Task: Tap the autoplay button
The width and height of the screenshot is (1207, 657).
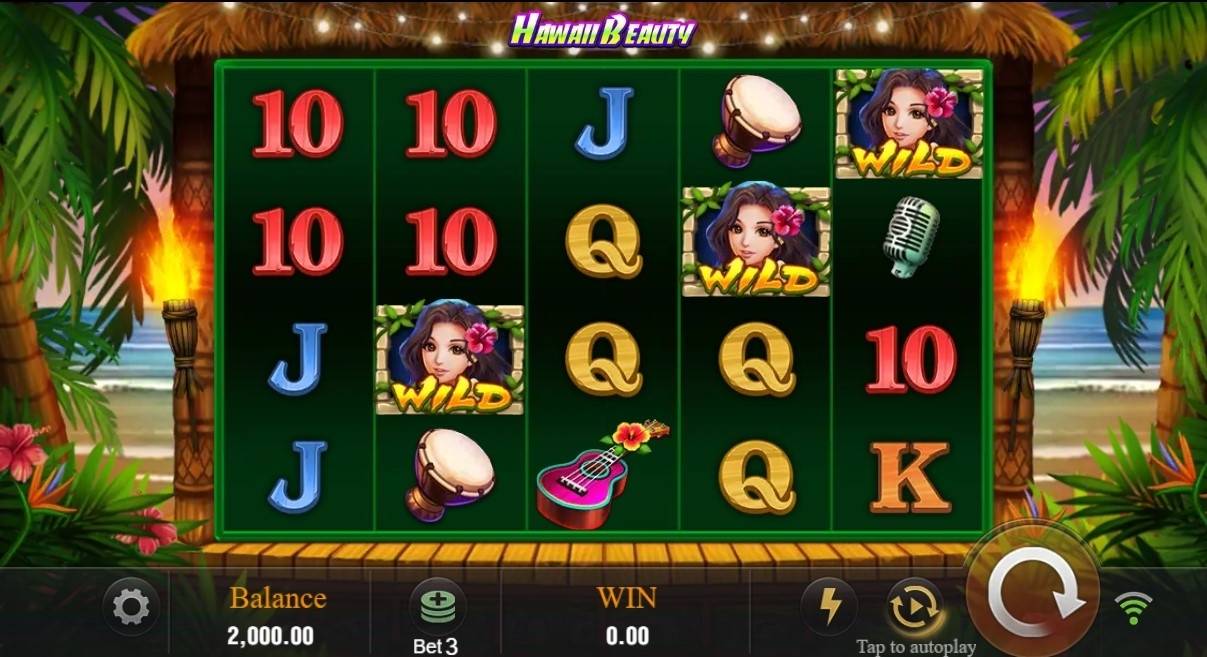Action: pyautogui.click(x=914, y=606)
